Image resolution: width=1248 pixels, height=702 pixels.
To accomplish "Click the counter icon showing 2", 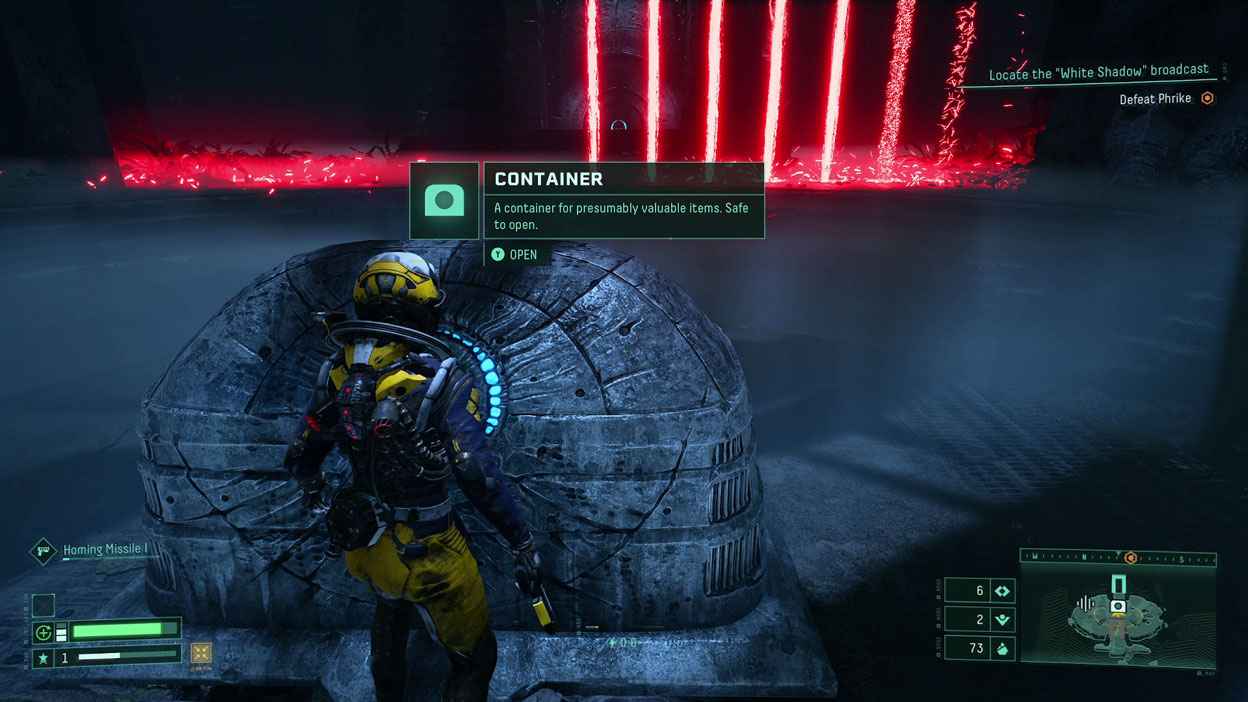I will click(x=1001, y=620).
